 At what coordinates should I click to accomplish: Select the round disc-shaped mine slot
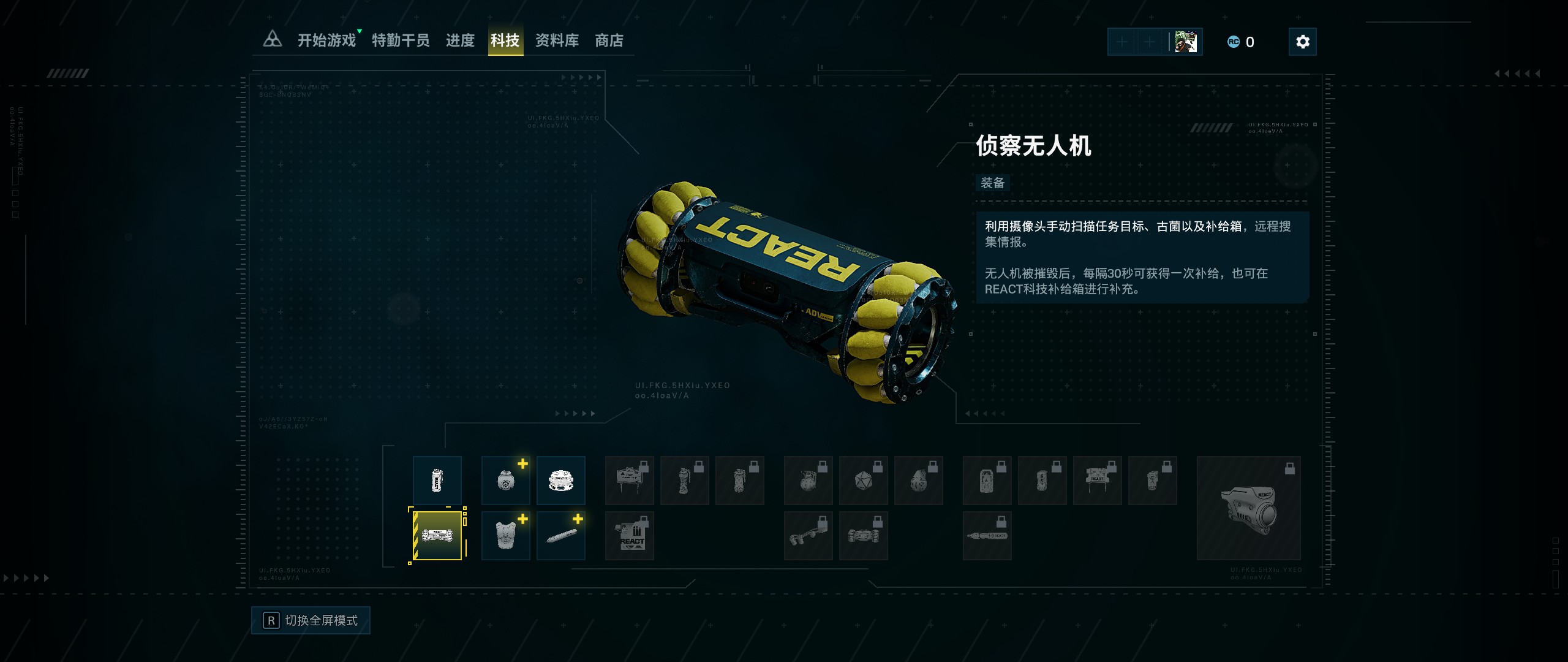point(560,481)
